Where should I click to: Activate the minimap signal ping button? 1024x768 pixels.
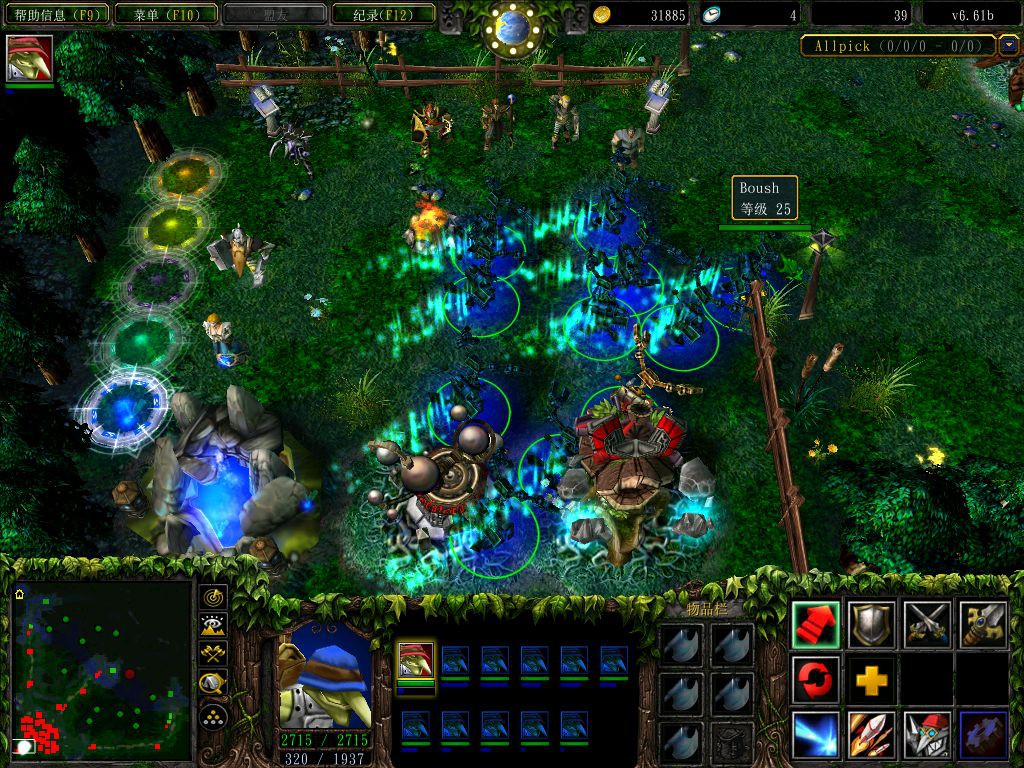coord(213,597)
